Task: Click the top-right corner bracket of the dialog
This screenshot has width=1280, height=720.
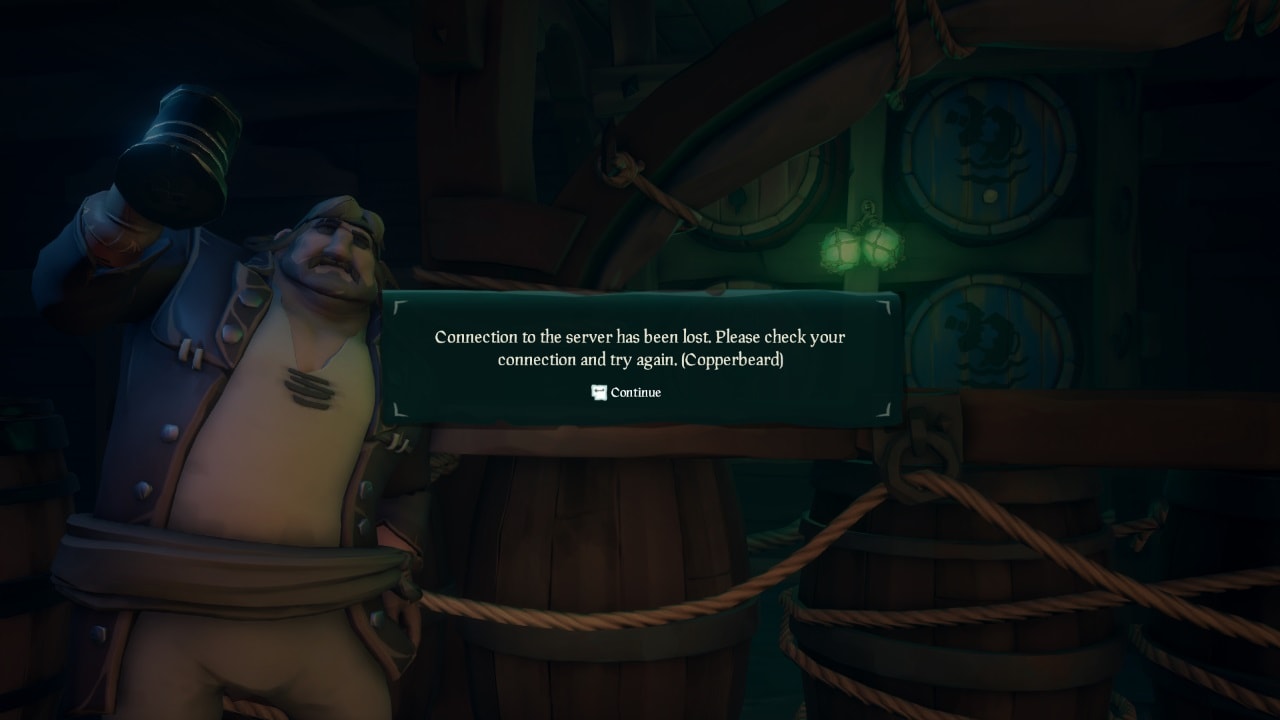Action: click(885, 305)
